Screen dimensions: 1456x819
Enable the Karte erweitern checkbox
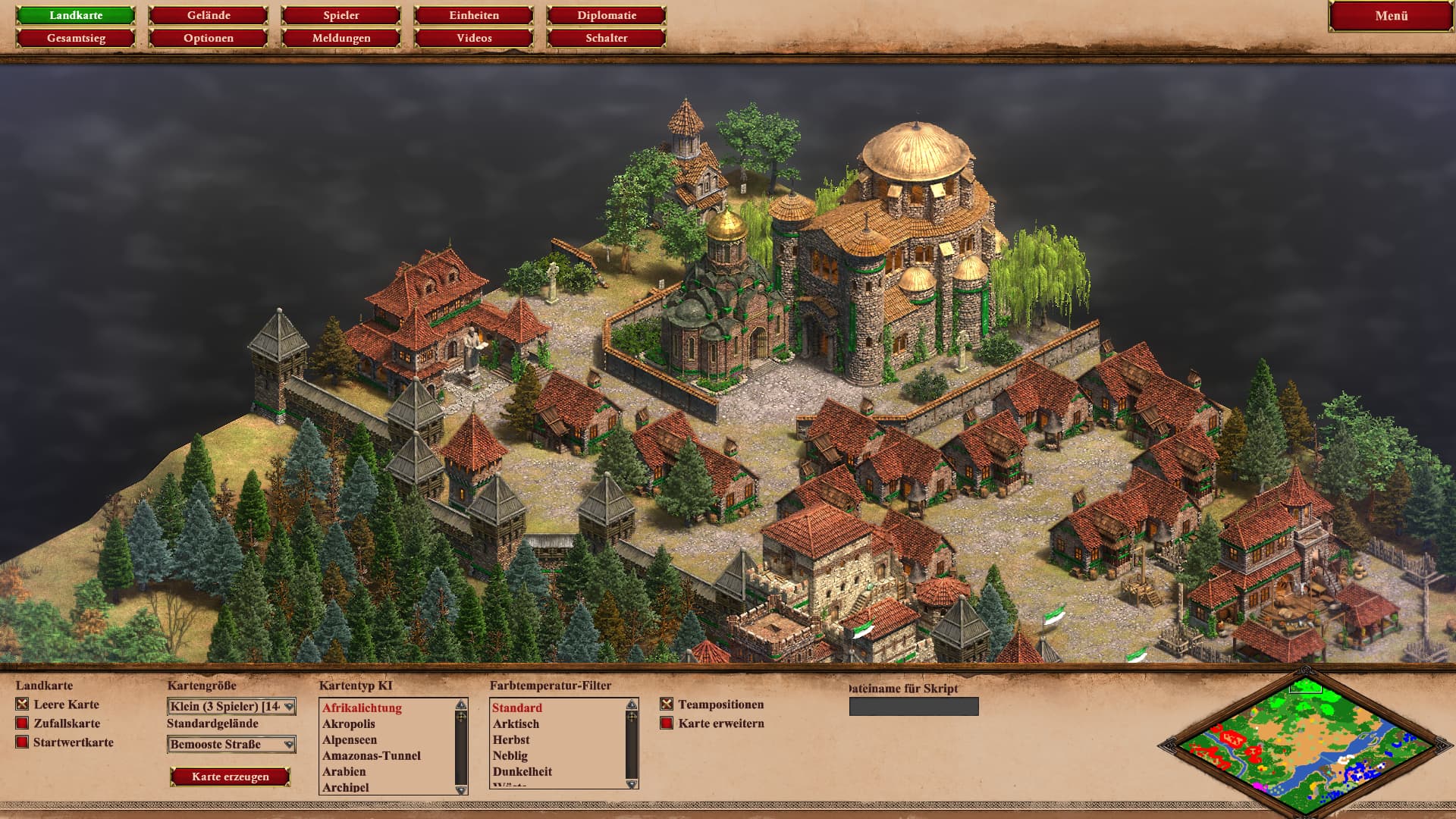click(x=667, y=723)
